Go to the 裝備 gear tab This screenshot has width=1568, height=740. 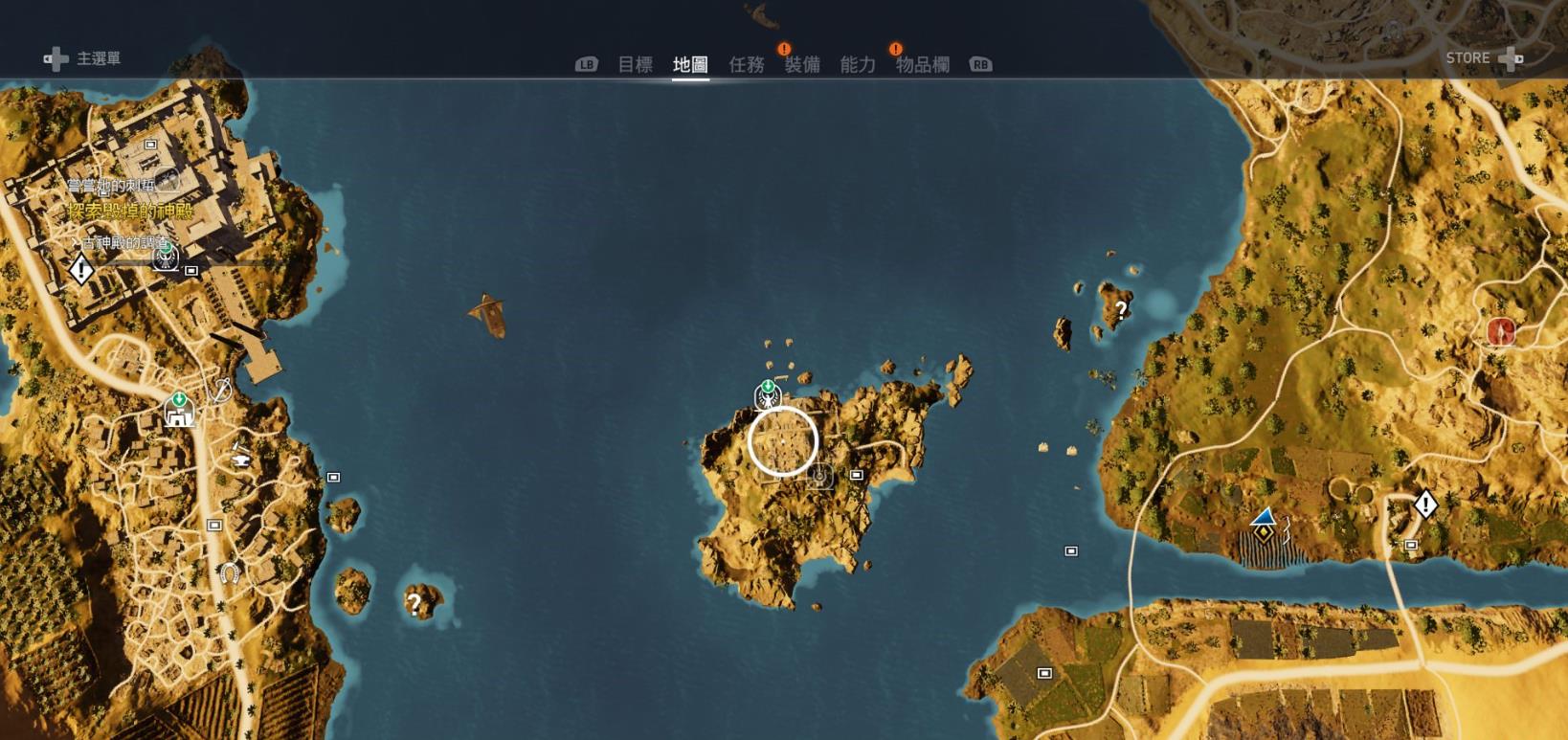tap(802, 64)
